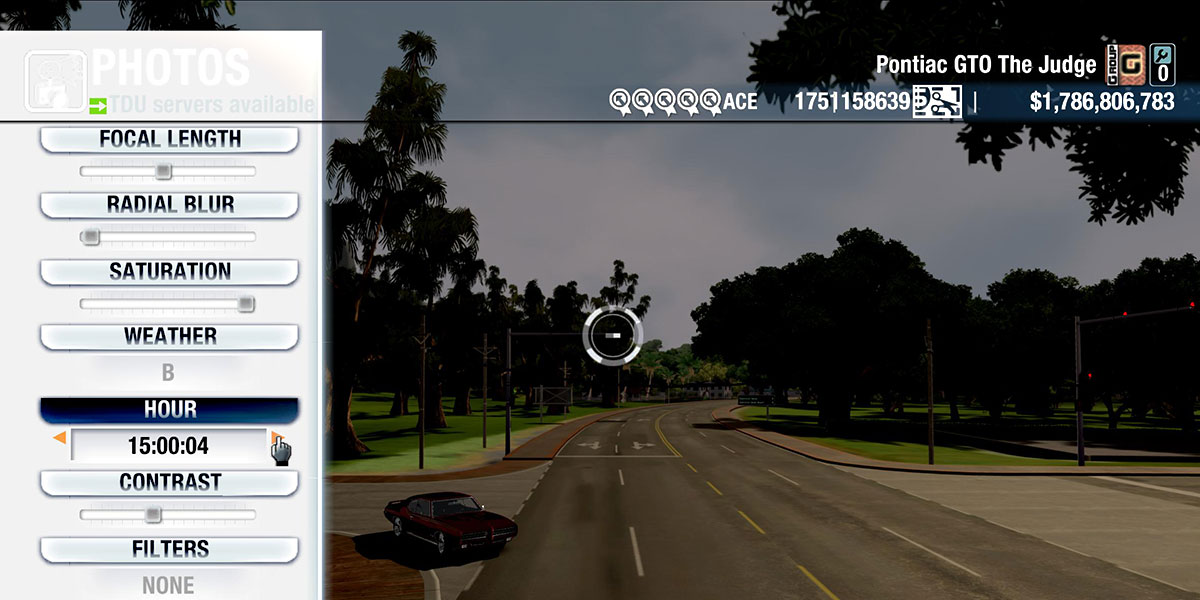Viewport: 1200px width, 600px height.
Task: Increase the hour with right arrow
Action: pos(275,438)
